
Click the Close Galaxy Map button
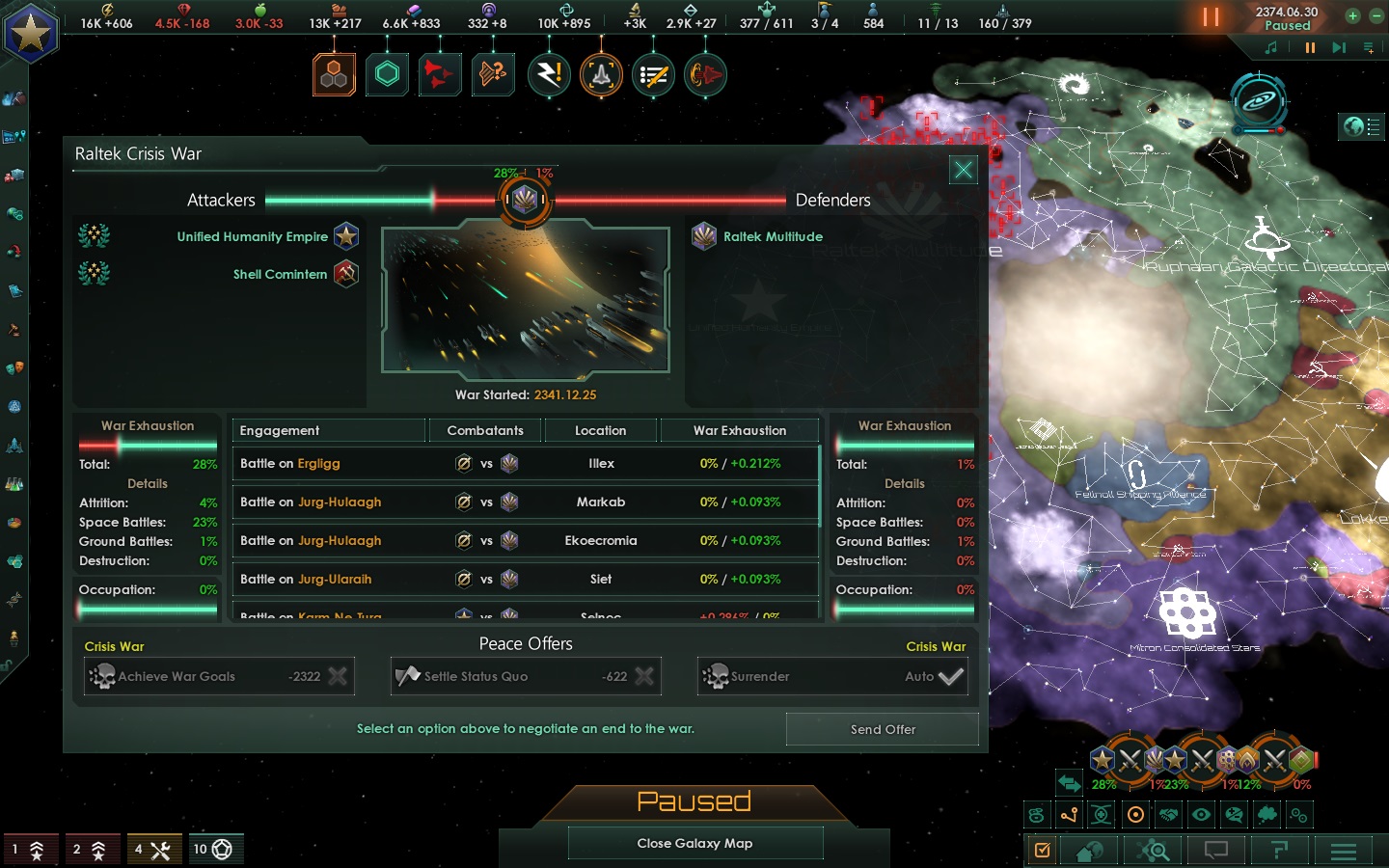pyautogui.click(x=694, y=843)
